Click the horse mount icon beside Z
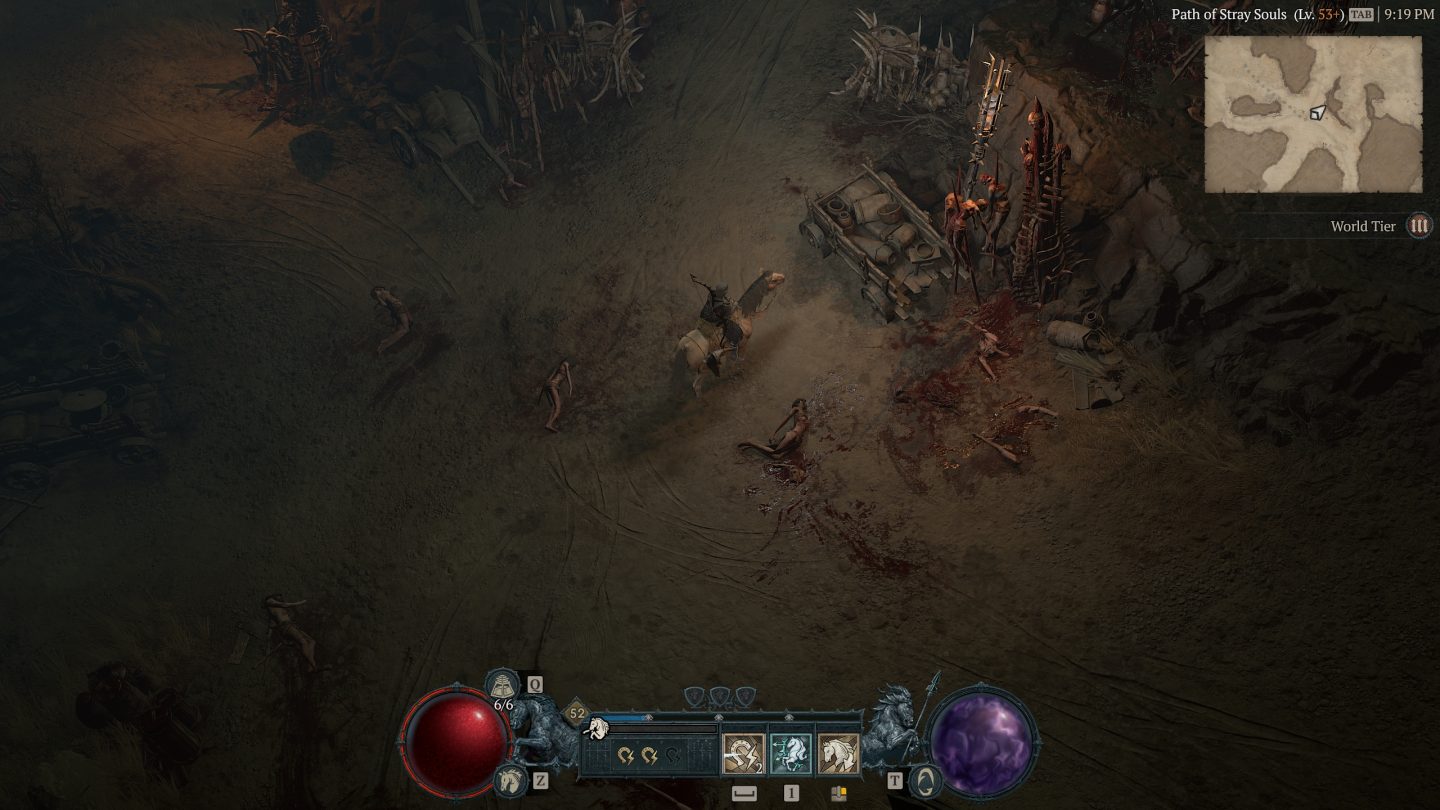 (x=509, y=779)
